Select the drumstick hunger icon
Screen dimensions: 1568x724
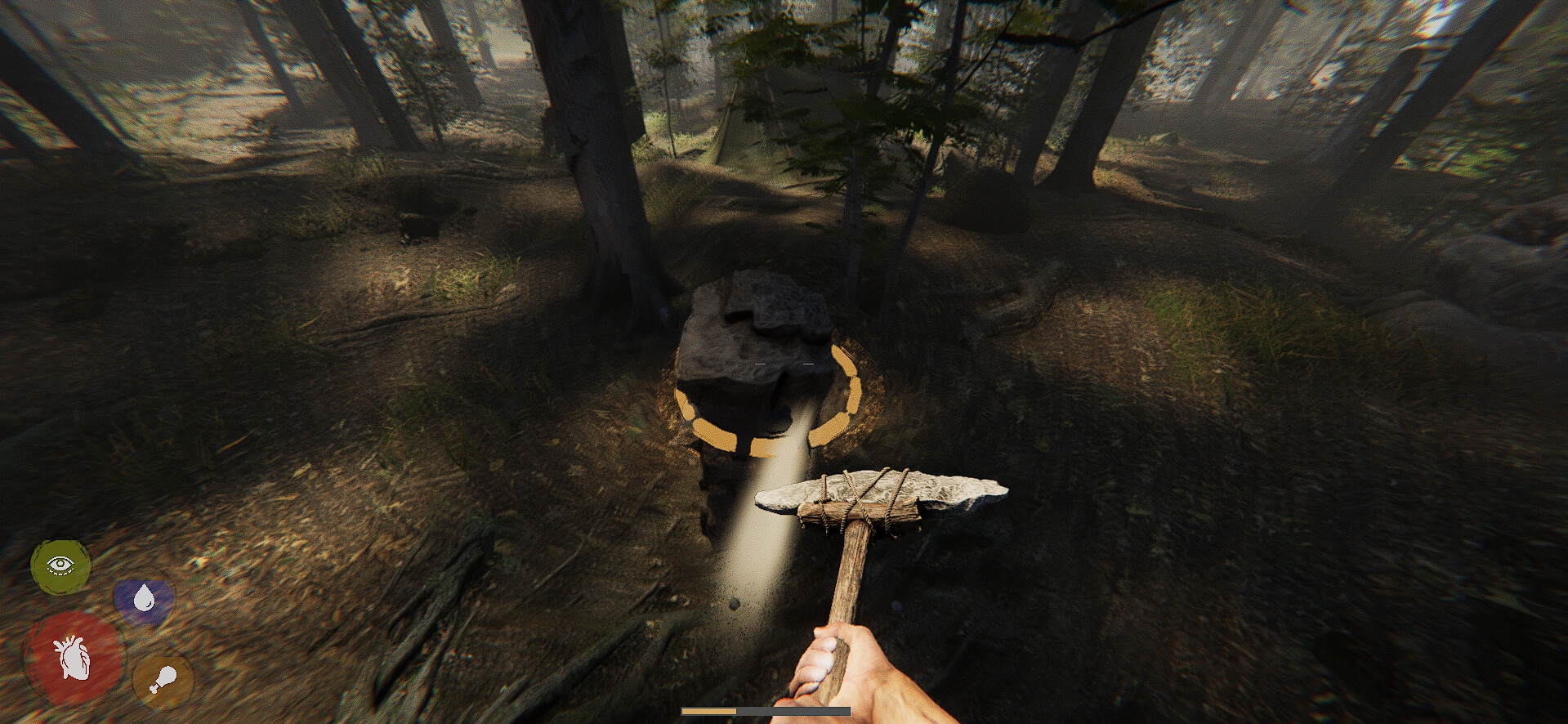tap(162, 680)
